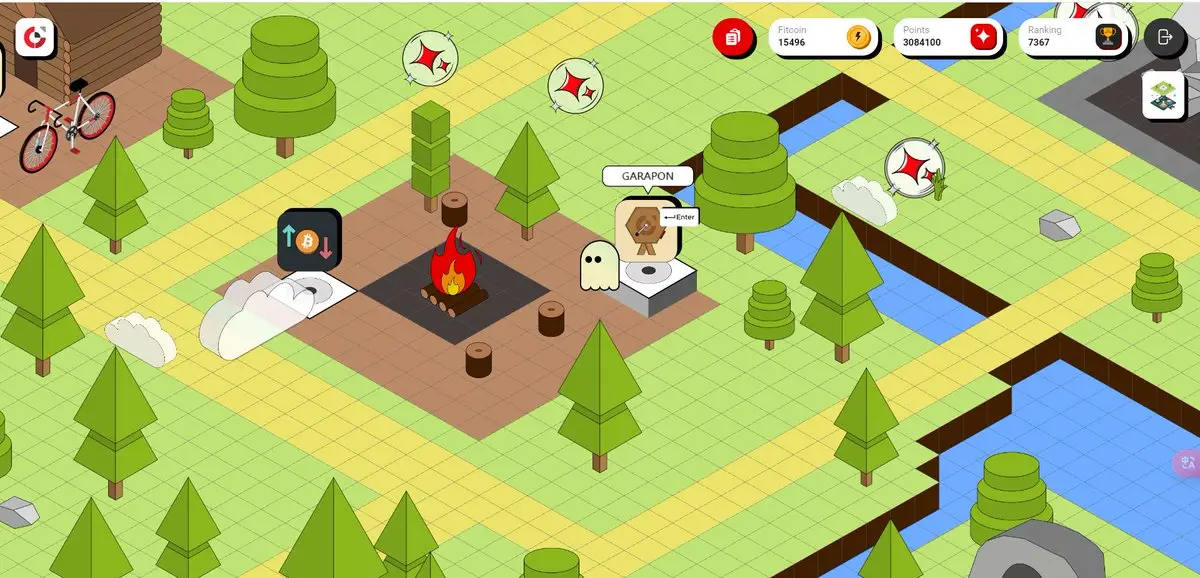Click the dark exit door button
Image resolution: width=1200 pixels, height=578 pixels.
click(x=1164, y=38)
